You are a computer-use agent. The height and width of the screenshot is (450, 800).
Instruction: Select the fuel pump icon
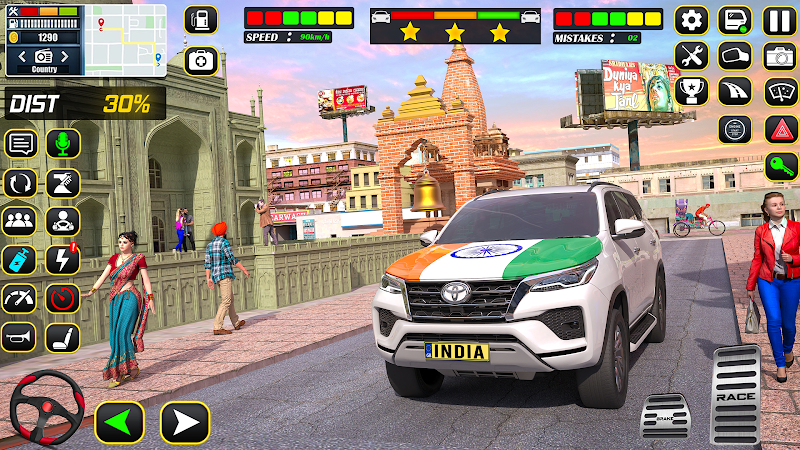pos(201,21)
